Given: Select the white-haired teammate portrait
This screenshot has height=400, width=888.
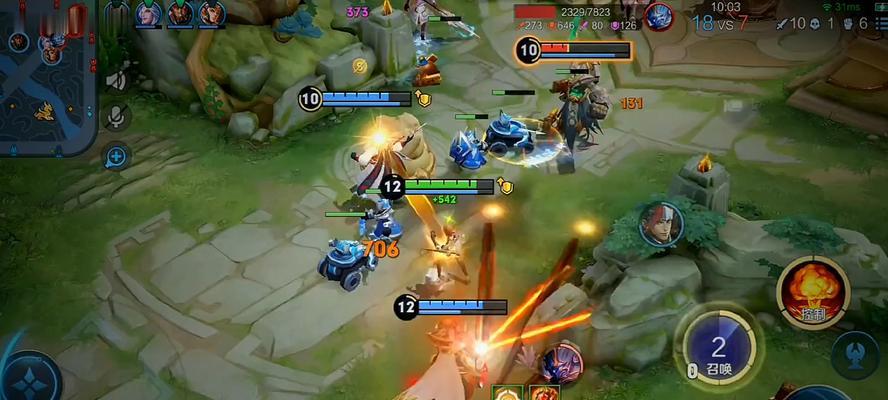Looking at the screenshot, I should tap(148, 13).
